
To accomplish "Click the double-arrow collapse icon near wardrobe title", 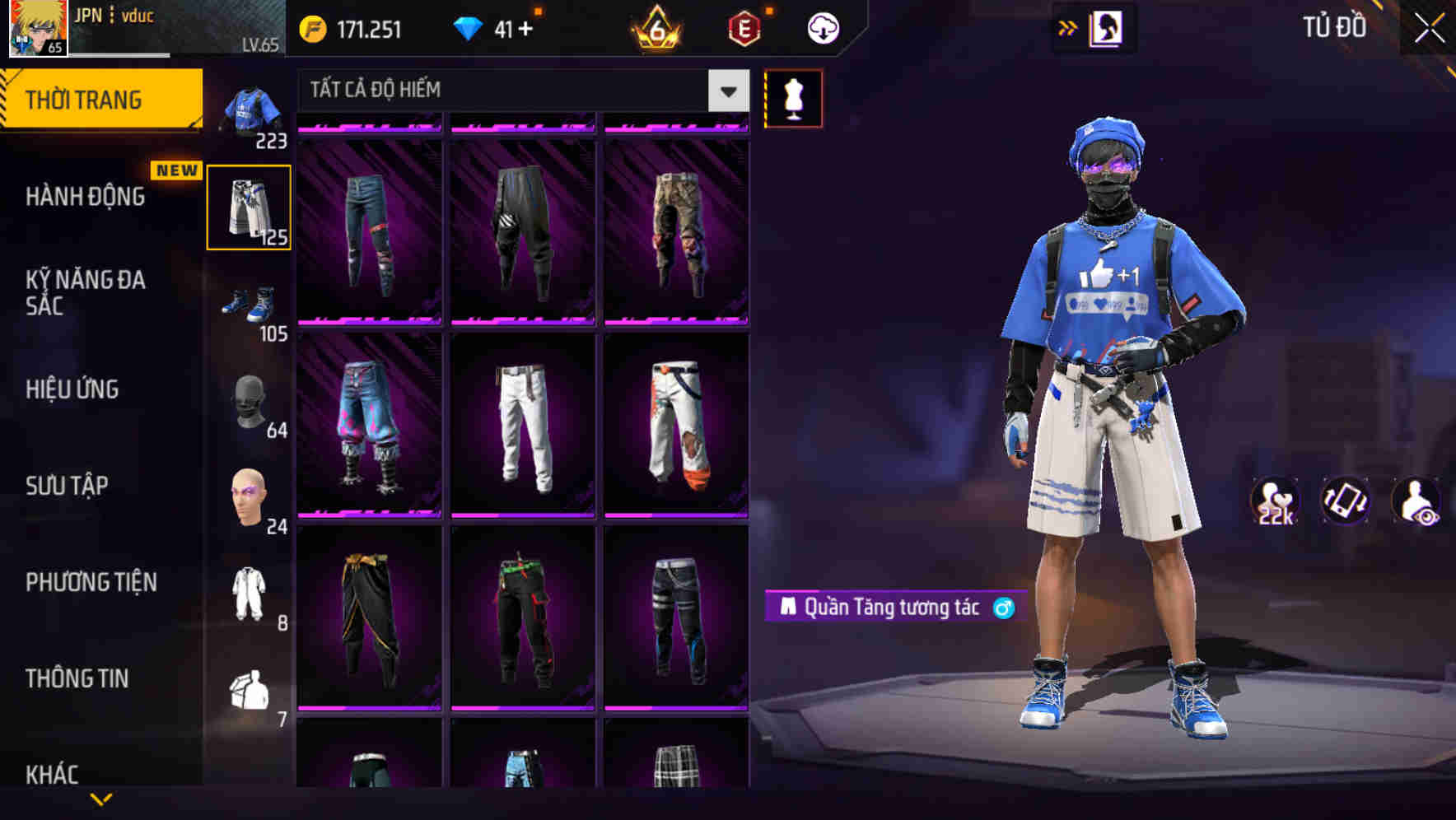I will pos(1068,27).
